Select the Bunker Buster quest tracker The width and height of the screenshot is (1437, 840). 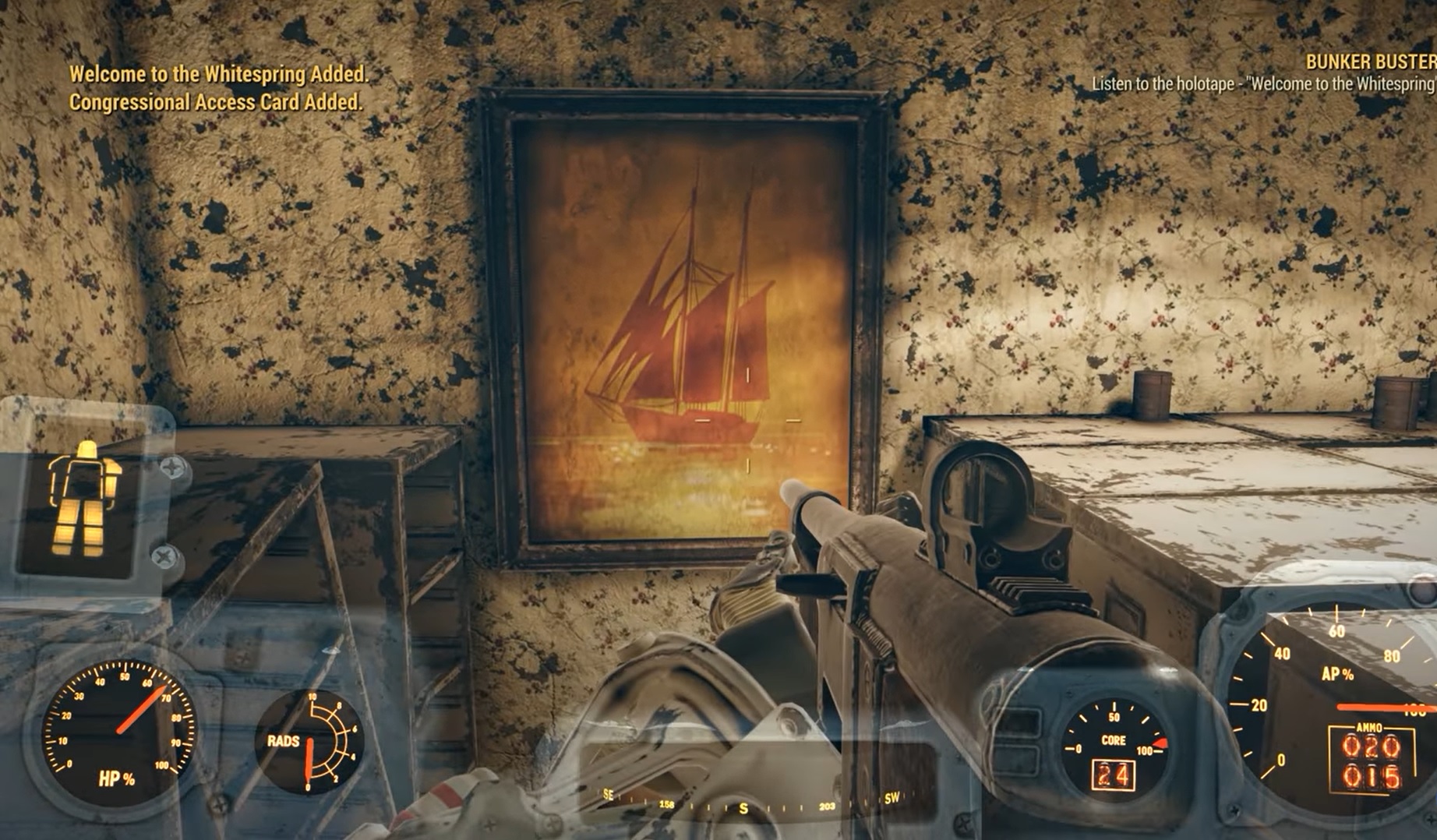(x=1368, y=62)
